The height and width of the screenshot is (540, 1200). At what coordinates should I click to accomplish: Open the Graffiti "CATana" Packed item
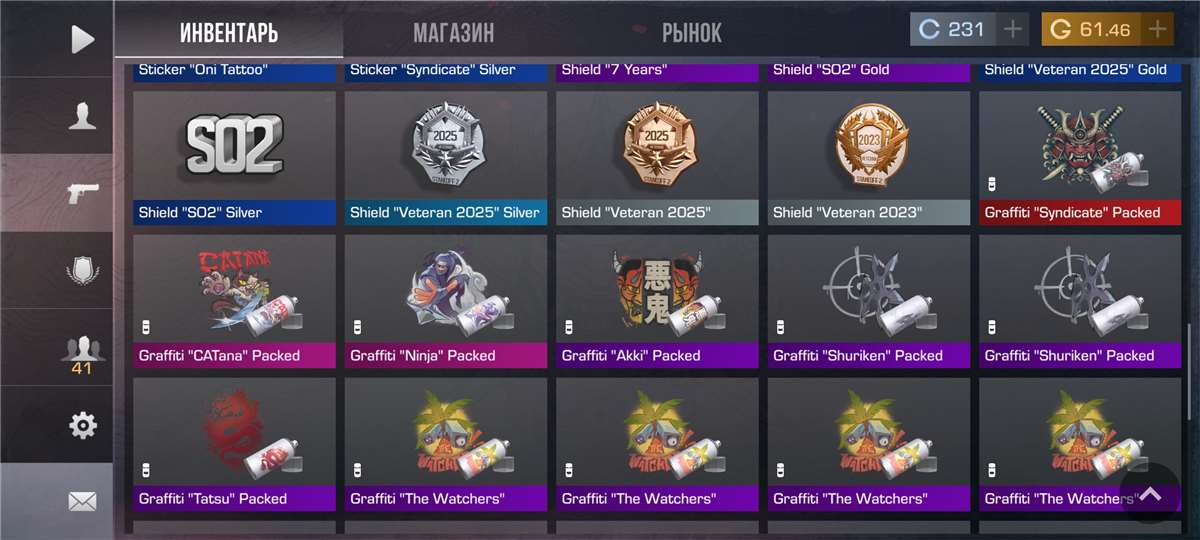pos(234,301)
